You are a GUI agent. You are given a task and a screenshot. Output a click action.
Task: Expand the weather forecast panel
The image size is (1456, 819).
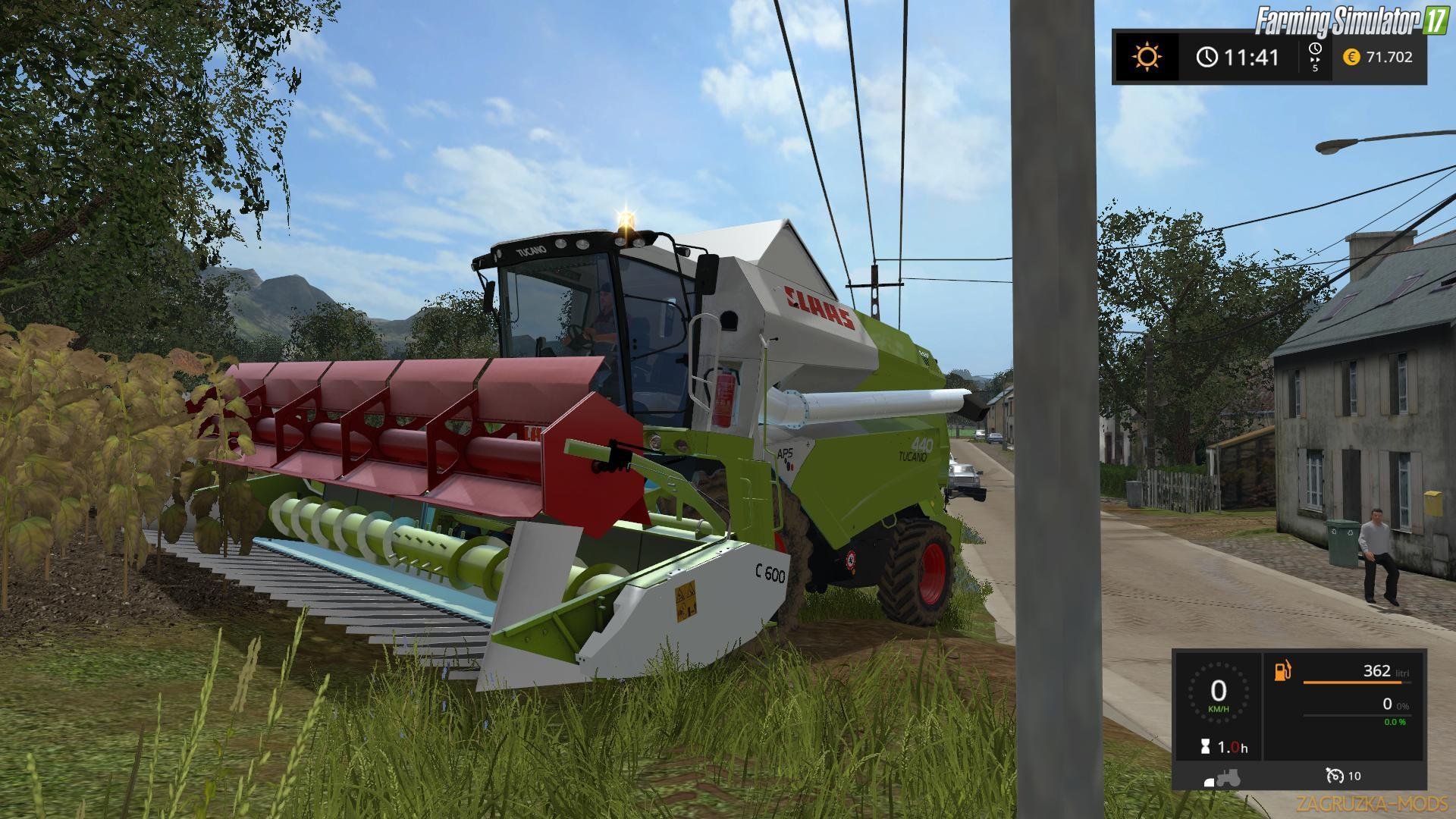(1147, 56)
